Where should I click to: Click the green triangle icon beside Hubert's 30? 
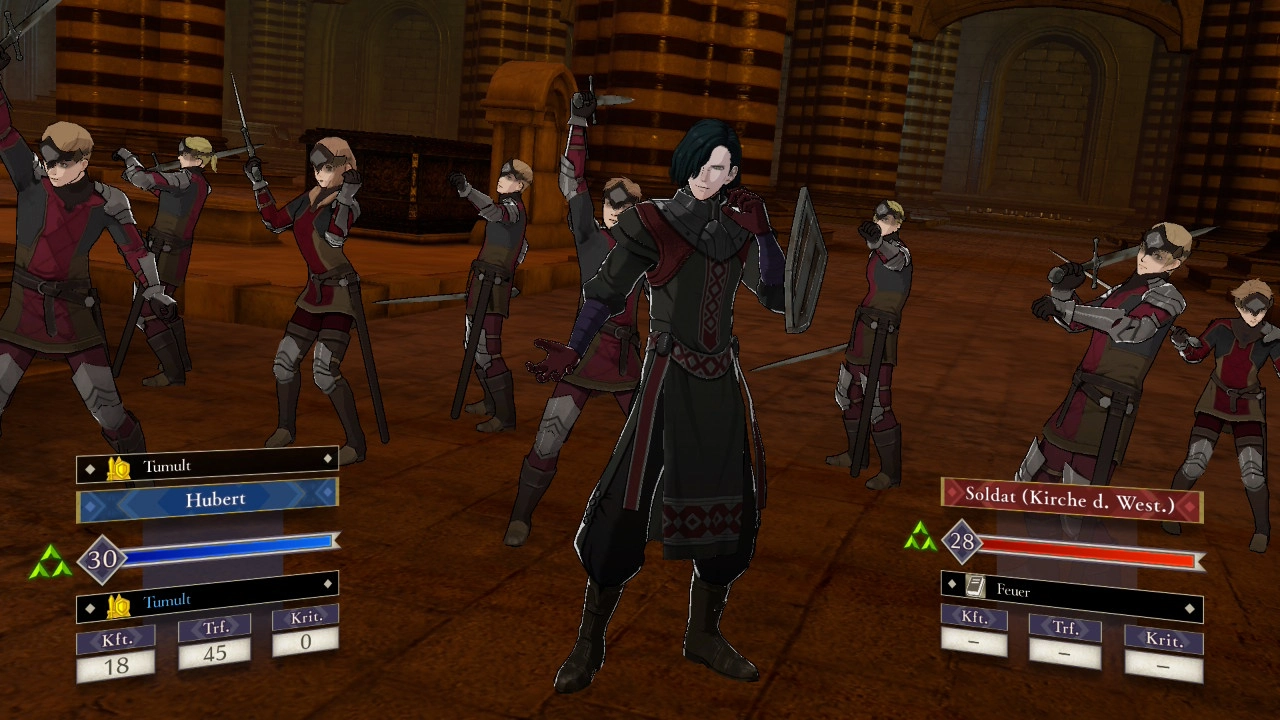[51, 563]
